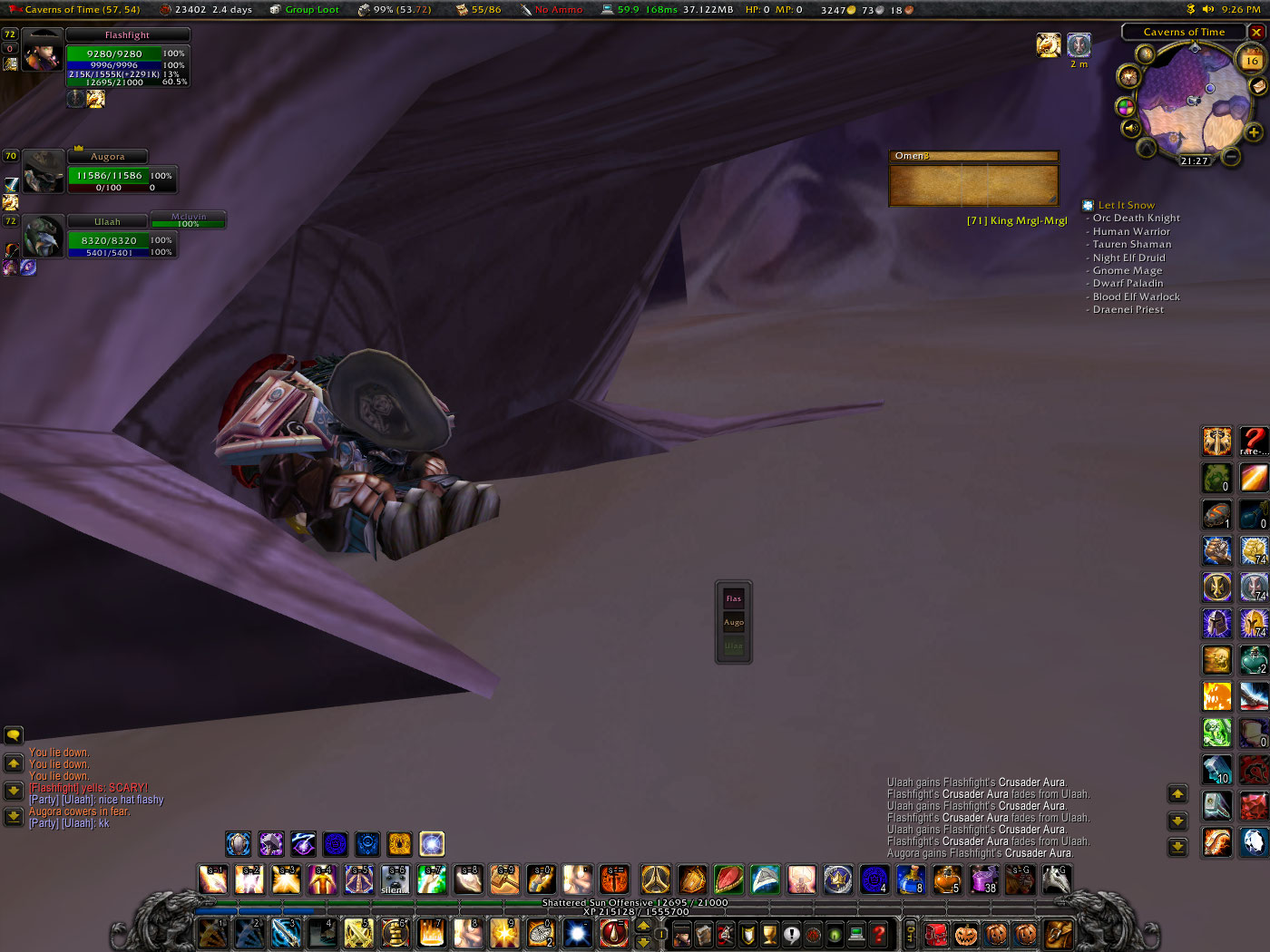Click the Shattered Sun Offensive reputation bar

pyautogui.click(x=635, y=902)
